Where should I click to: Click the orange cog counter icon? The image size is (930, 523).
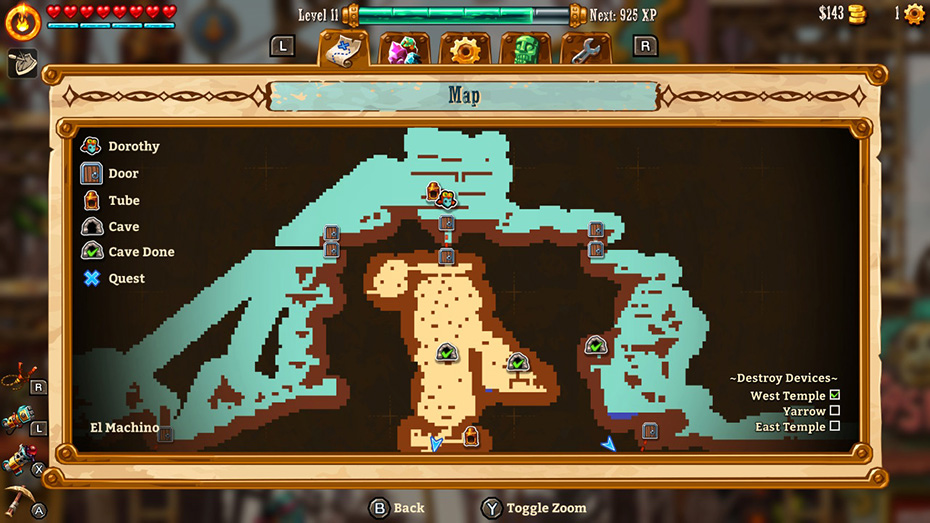point(914,14)
